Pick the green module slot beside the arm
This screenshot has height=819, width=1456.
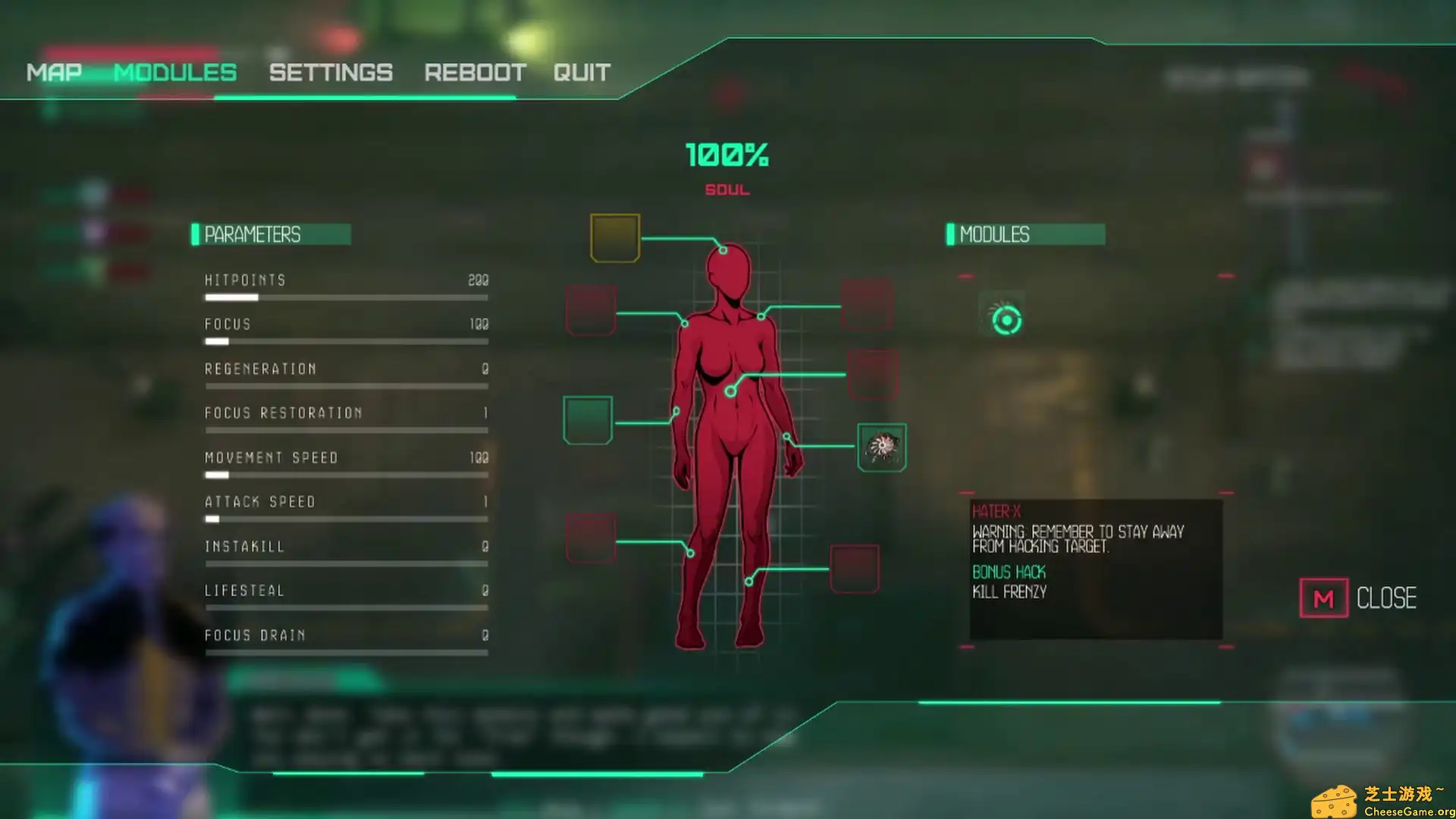588,420
